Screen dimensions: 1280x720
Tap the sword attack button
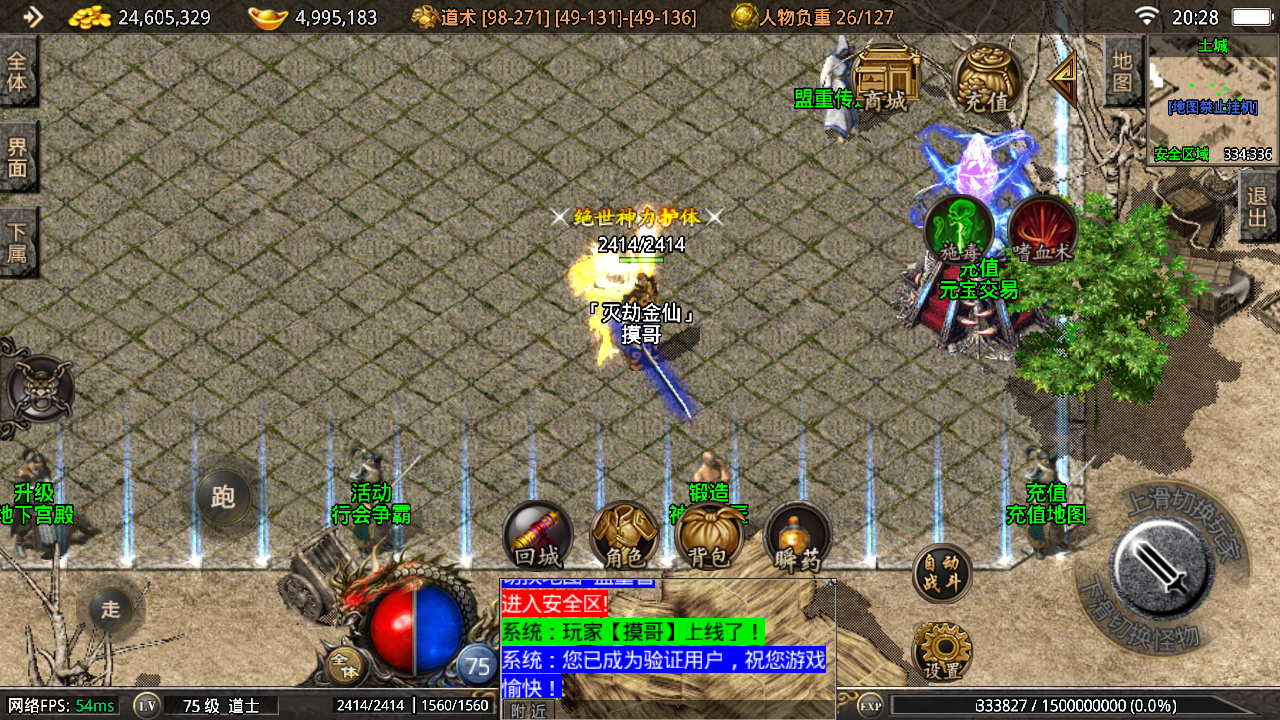tap(1162, 568)
